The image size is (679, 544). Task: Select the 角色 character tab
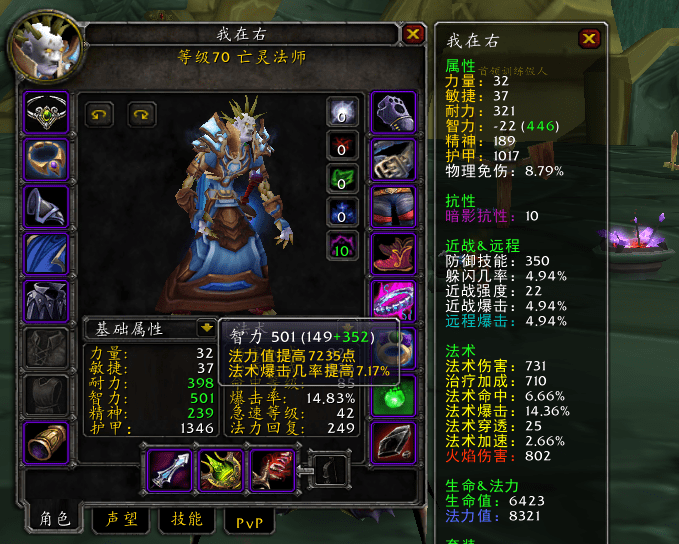pos(56,519)
